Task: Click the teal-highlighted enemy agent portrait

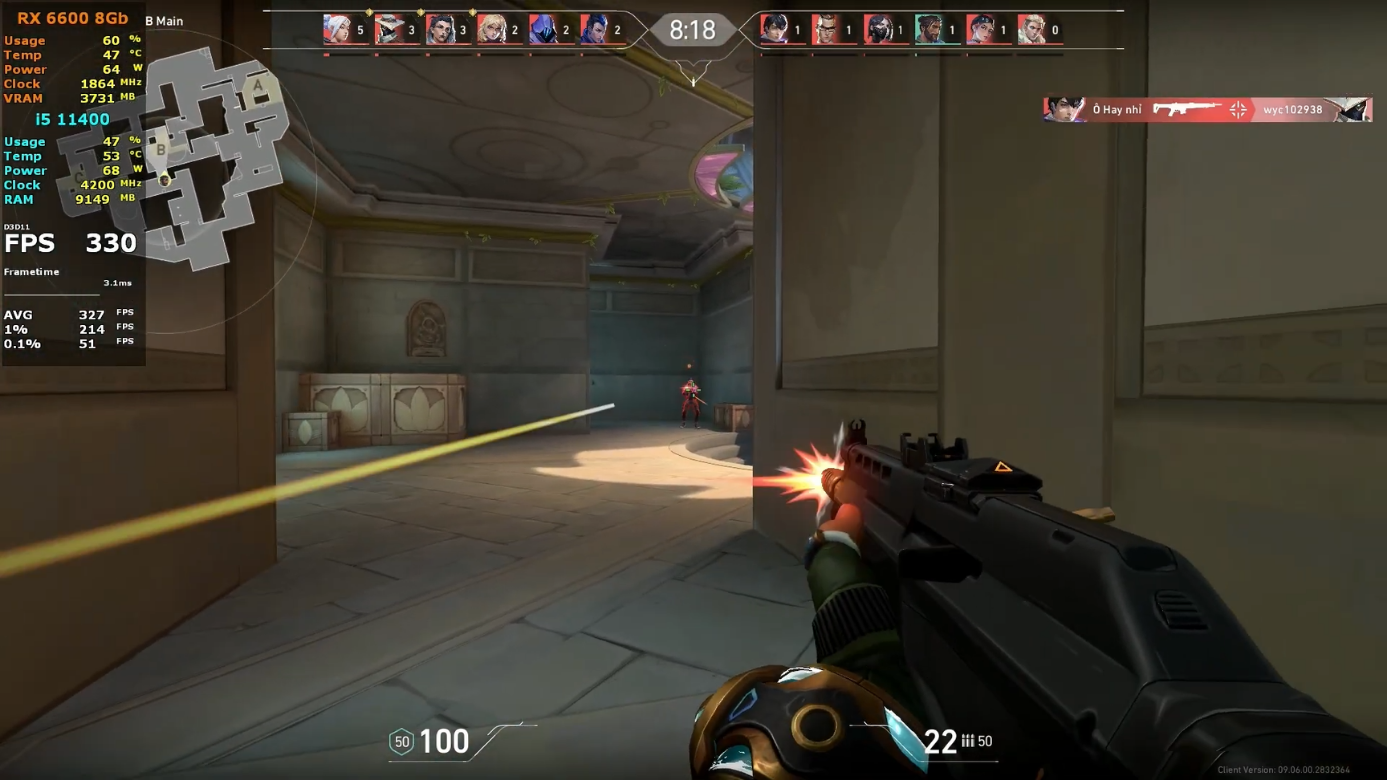Action: 926,30
